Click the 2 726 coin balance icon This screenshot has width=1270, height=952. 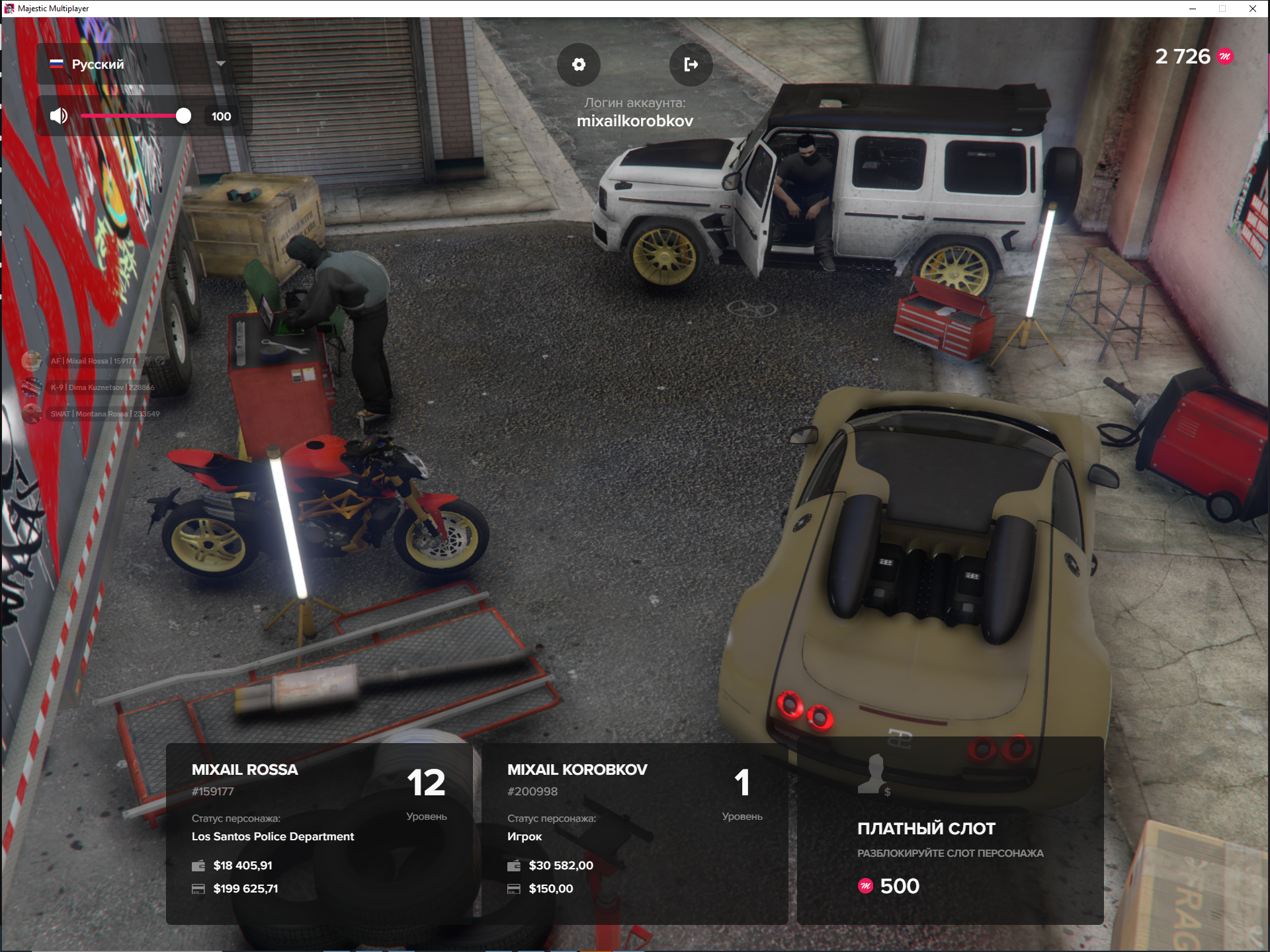1225,57
